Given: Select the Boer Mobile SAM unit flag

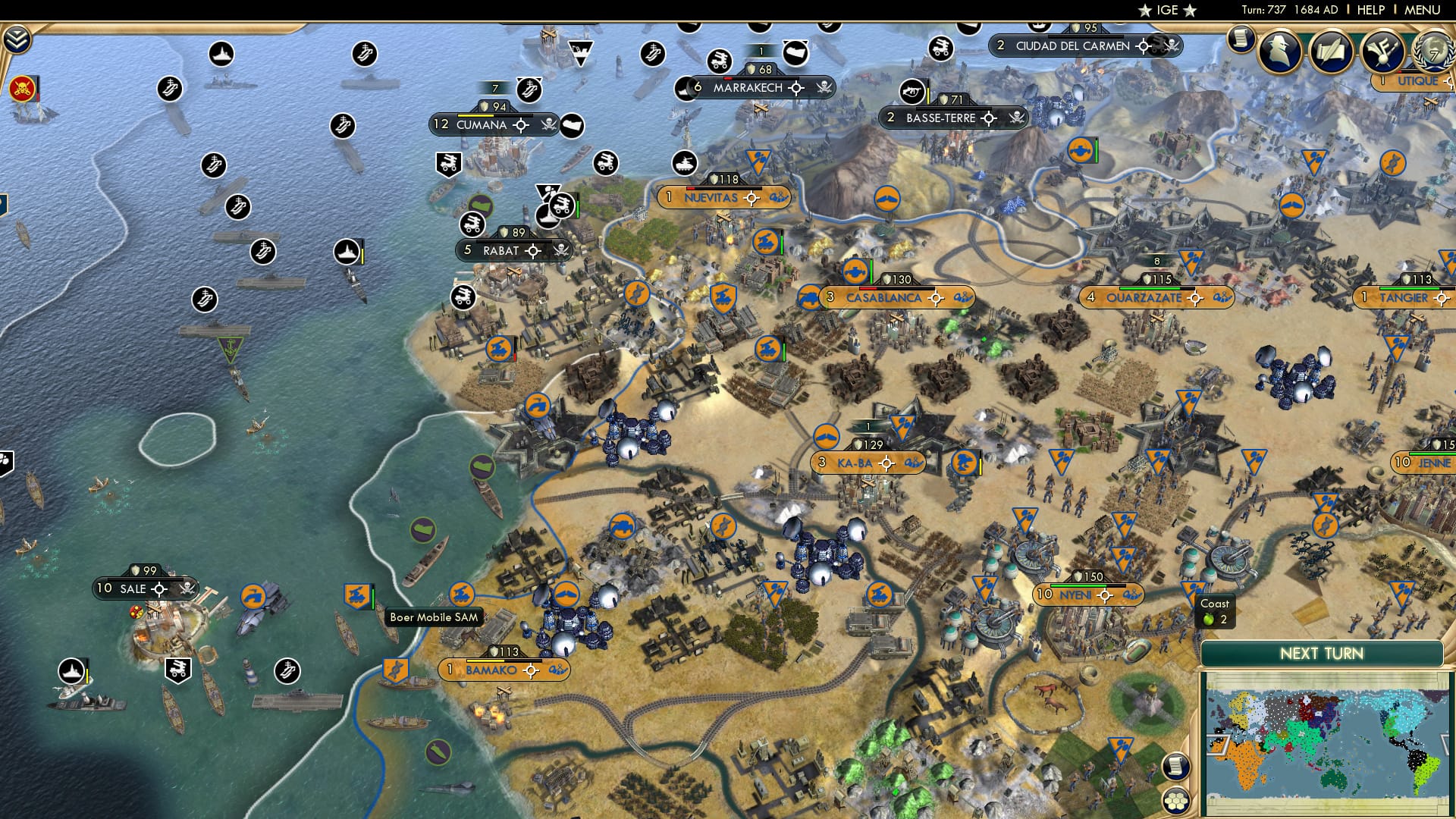Looking at the screenshot, I should pyautogui.click(x=357, y=597).
